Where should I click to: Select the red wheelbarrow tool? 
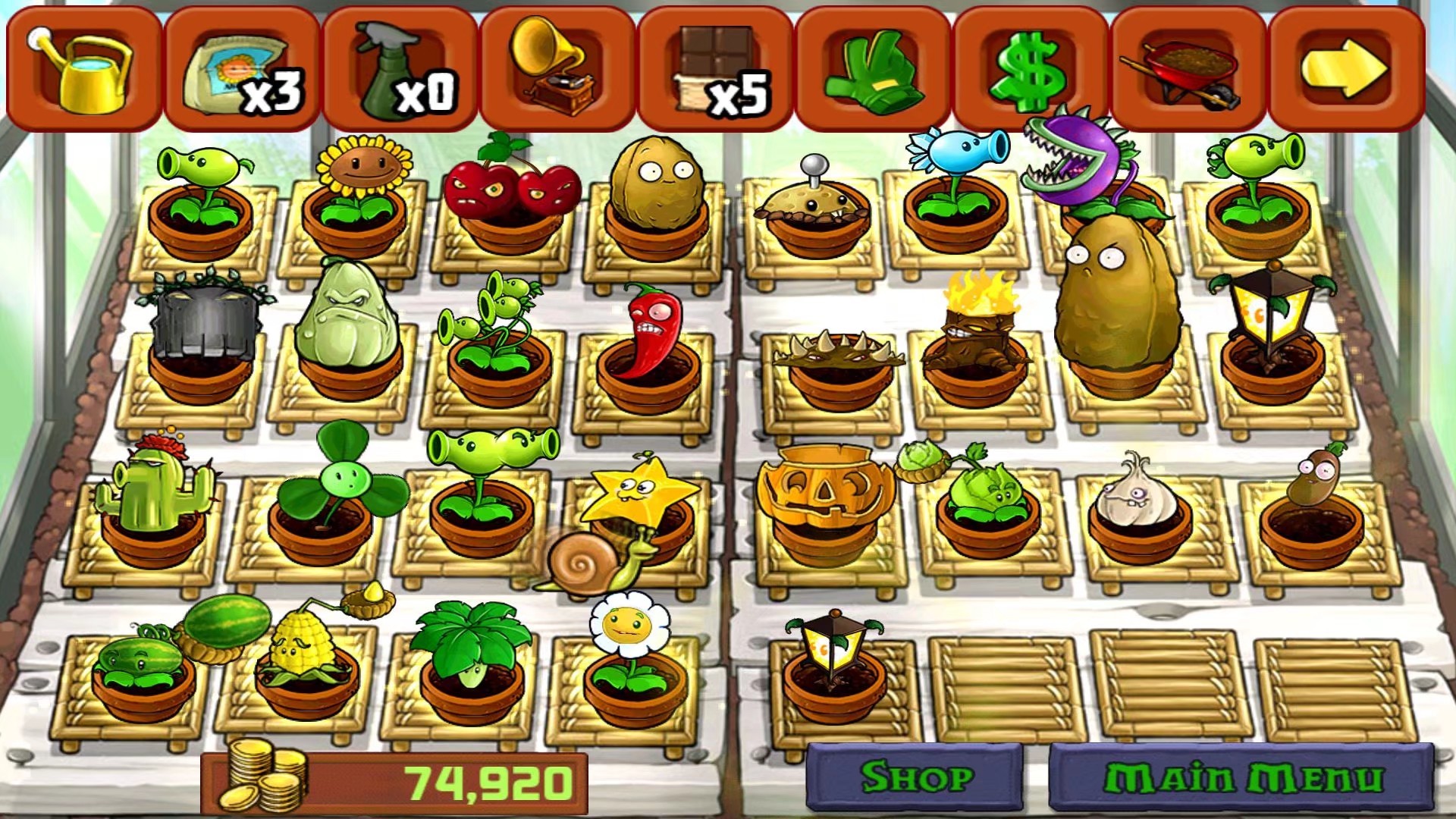tap(1189, 68)
